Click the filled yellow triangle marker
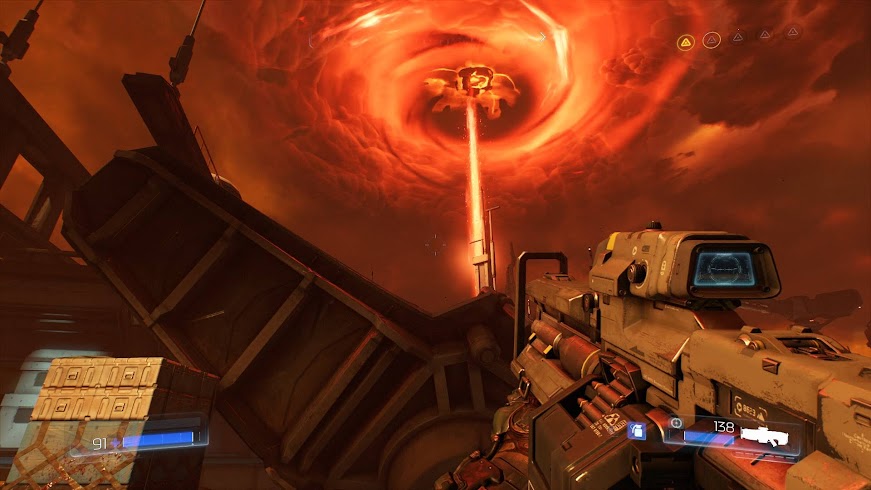871x490 pixels. coord(685,42)
